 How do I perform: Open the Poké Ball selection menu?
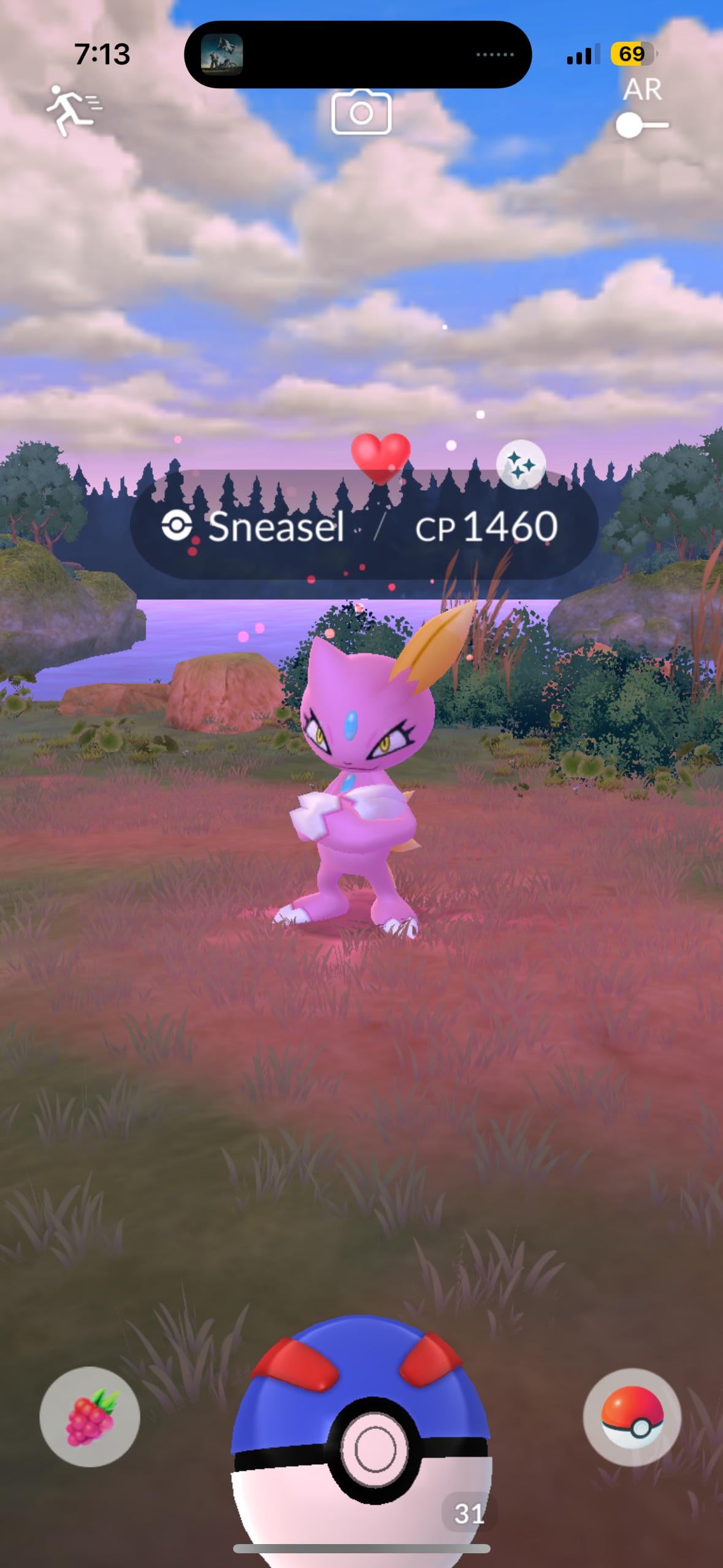632,1418
